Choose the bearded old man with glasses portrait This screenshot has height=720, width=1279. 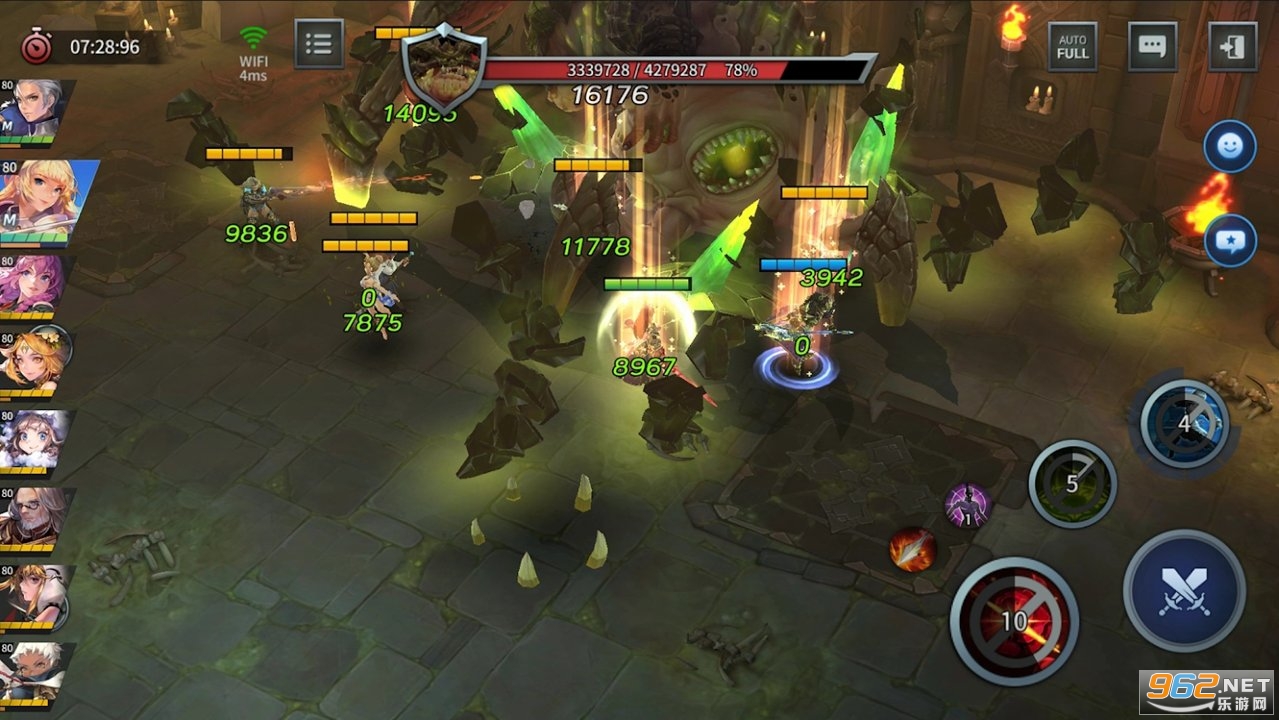pyautogui.click(x=32, y=517)
